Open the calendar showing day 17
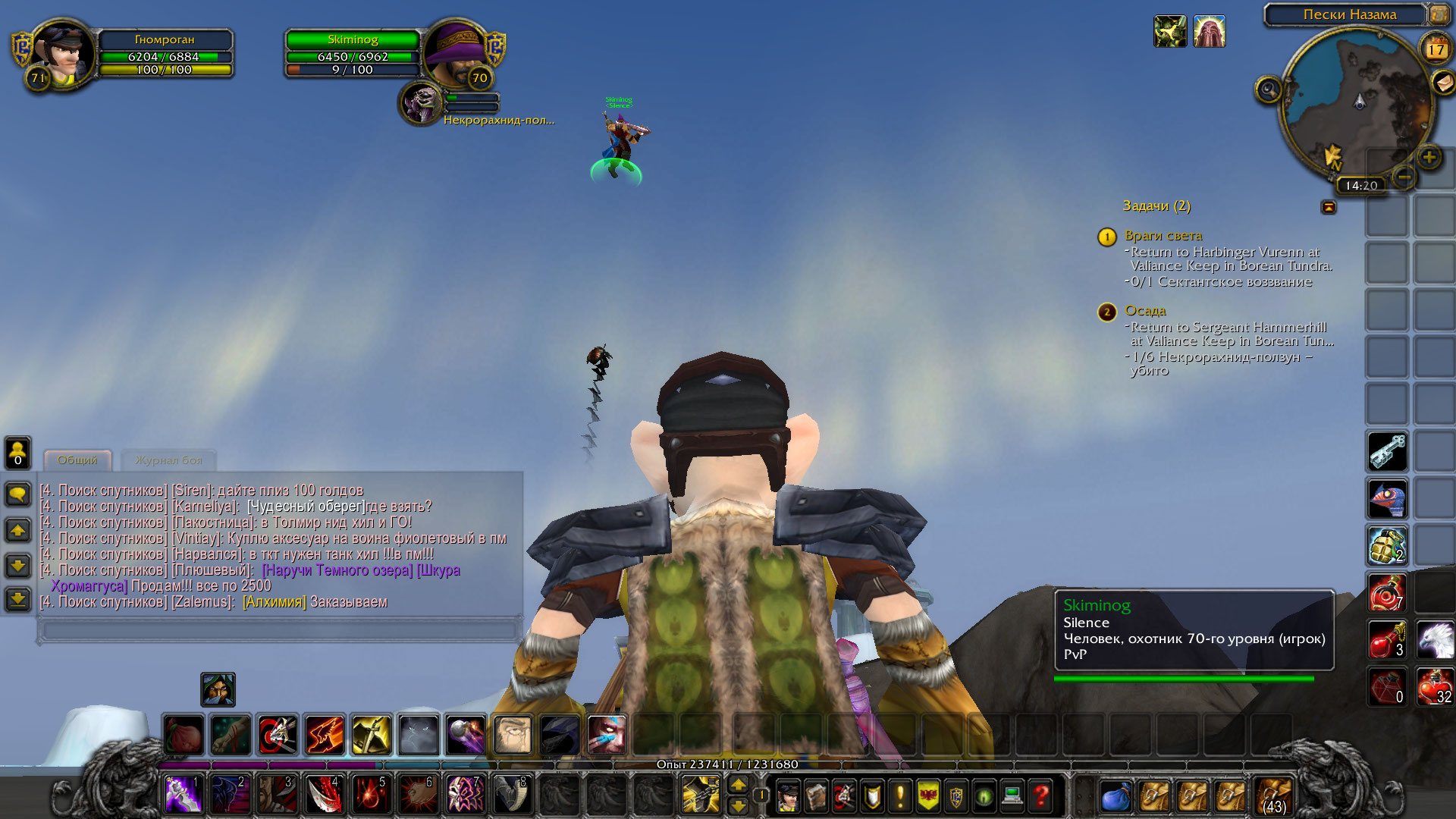 [1436, 49]
